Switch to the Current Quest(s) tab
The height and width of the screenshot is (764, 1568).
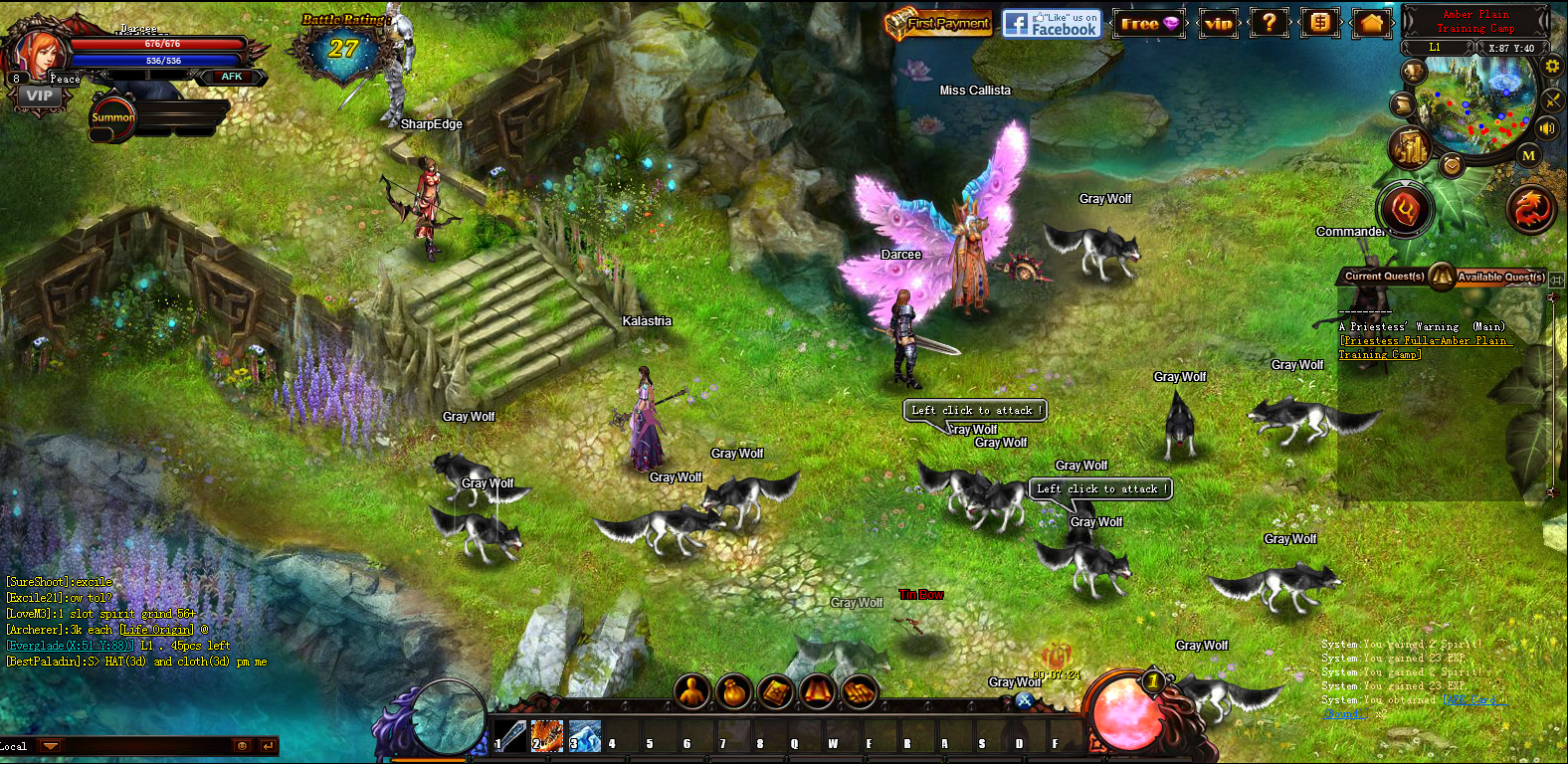click(x=1385, y=277)
